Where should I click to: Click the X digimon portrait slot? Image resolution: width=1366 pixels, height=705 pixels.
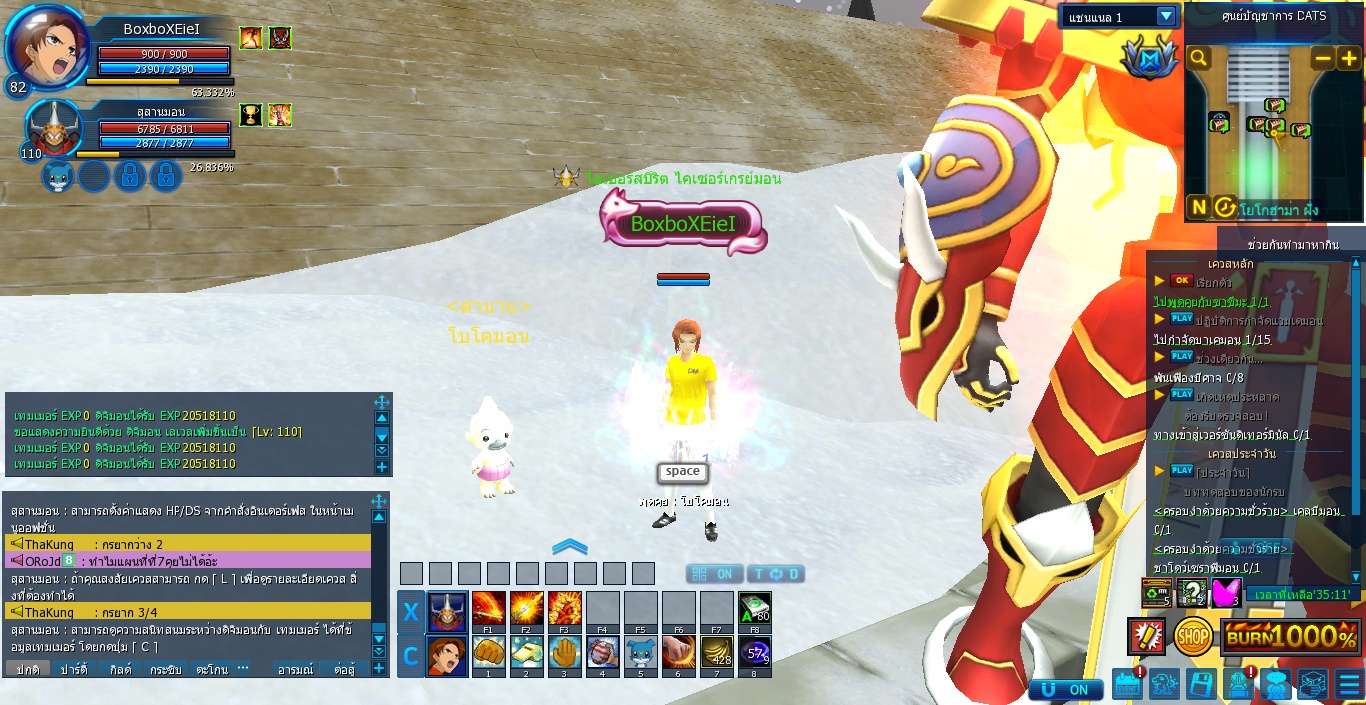(446, 610)
